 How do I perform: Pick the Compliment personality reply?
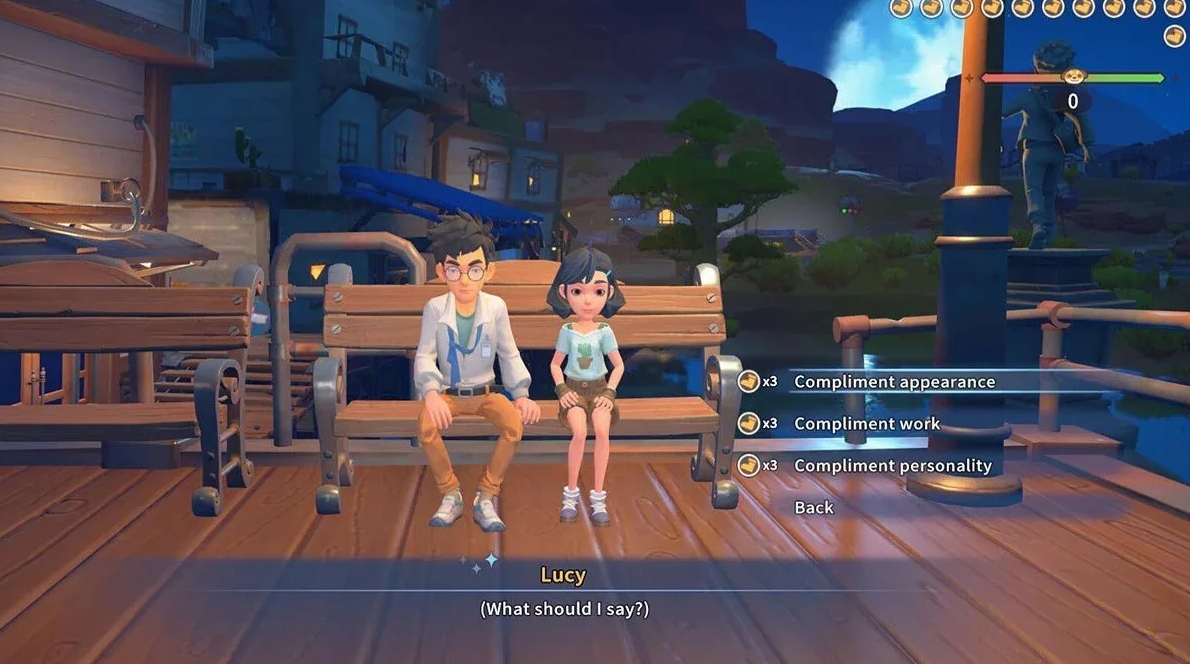coord(892,466)
